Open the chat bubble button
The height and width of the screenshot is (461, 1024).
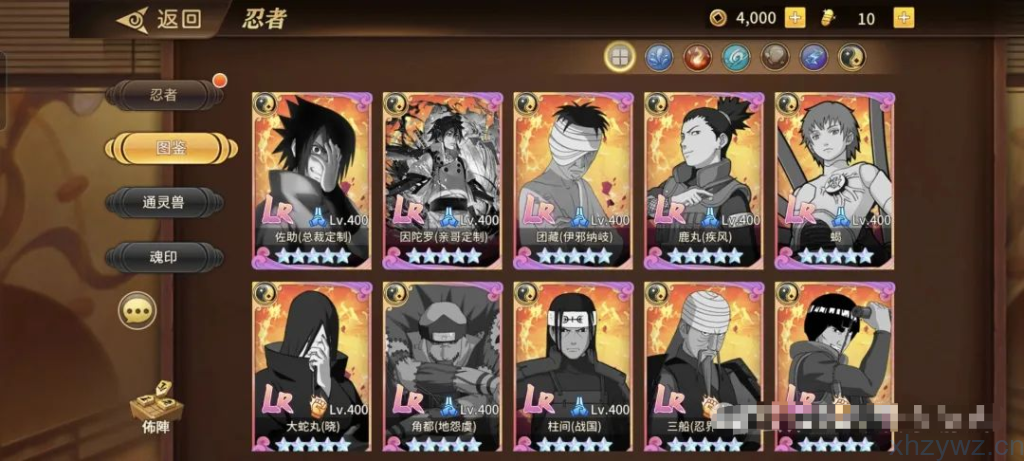click(137, 311)
